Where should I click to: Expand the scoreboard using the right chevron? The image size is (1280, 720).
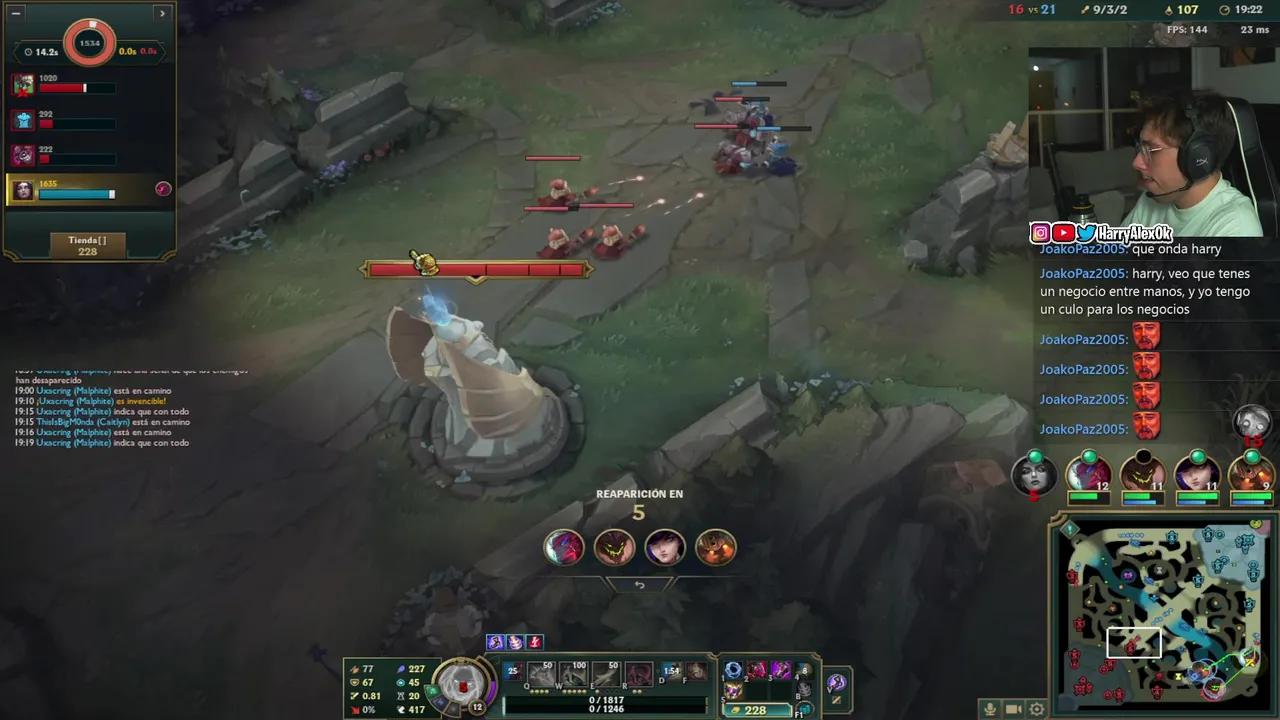click(x=162, y=13)
